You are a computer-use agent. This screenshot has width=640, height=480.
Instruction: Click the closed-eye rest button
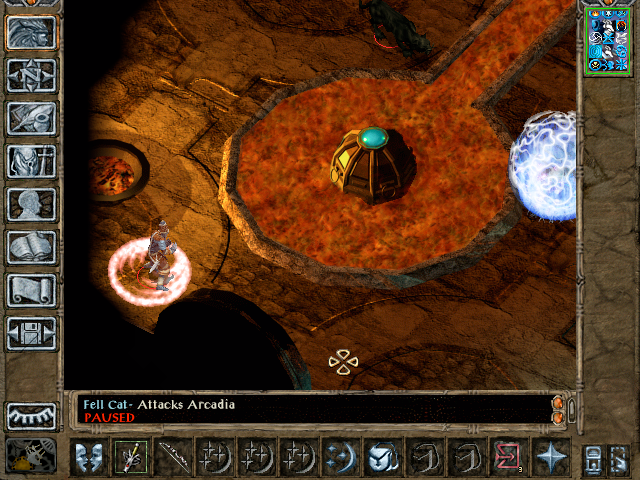point(31,416)
